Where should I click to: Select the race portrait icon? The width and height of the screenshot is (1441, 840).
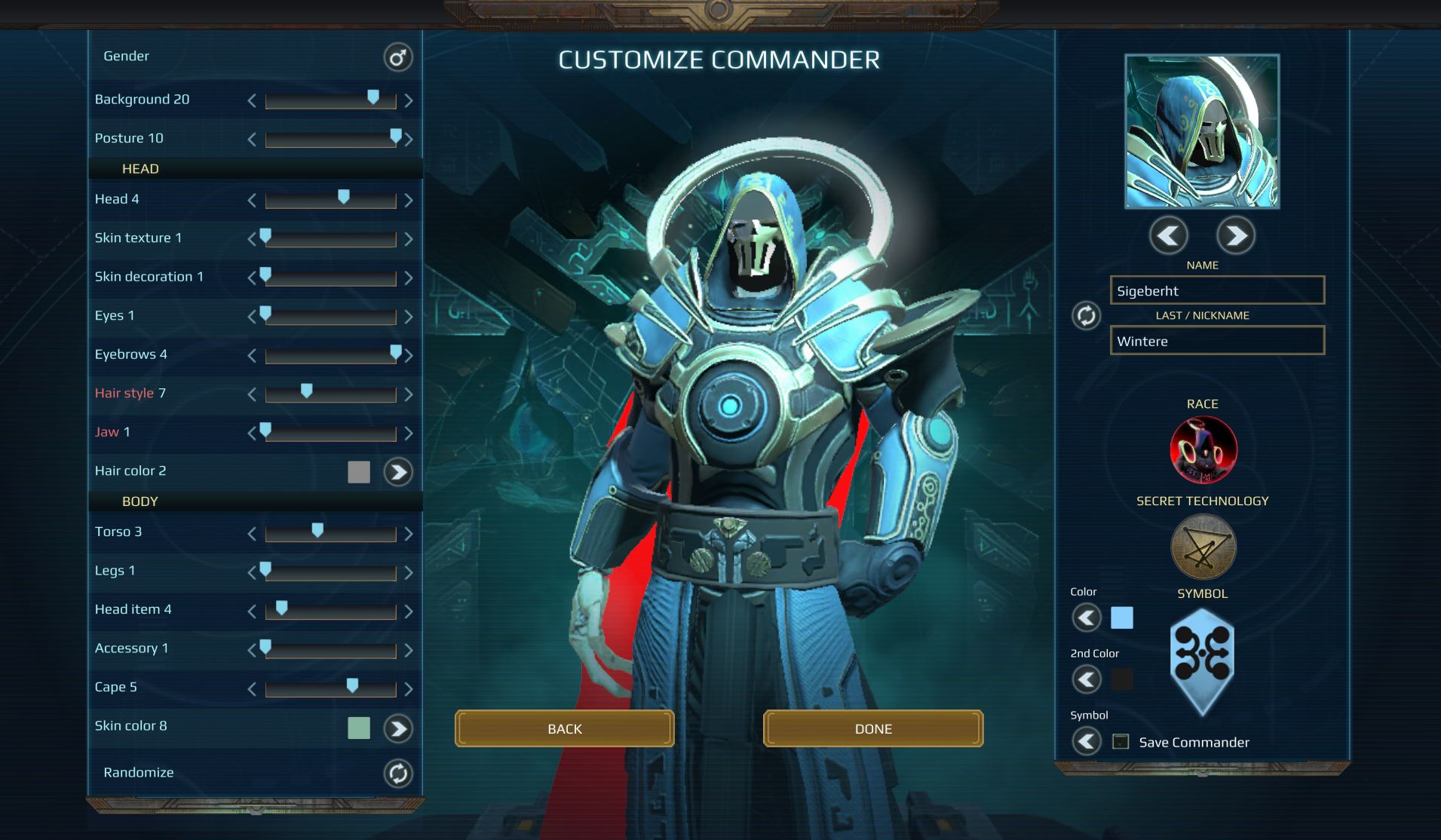coord(1203,449)
